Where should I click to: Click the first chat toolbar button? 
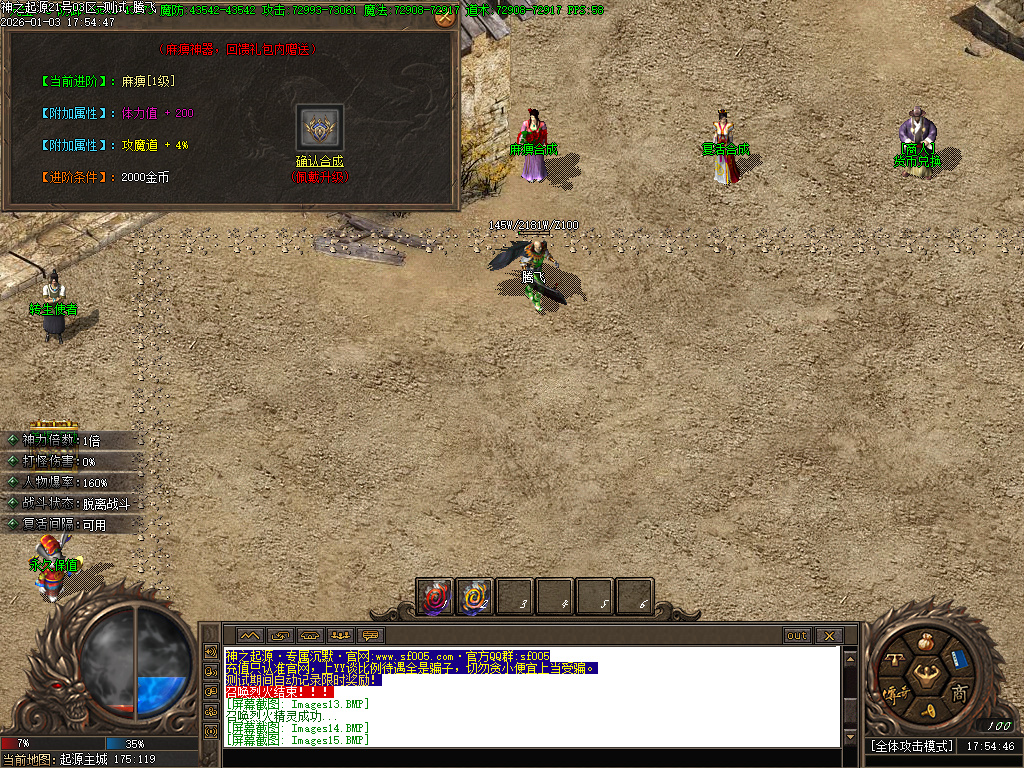coord(249,635)
